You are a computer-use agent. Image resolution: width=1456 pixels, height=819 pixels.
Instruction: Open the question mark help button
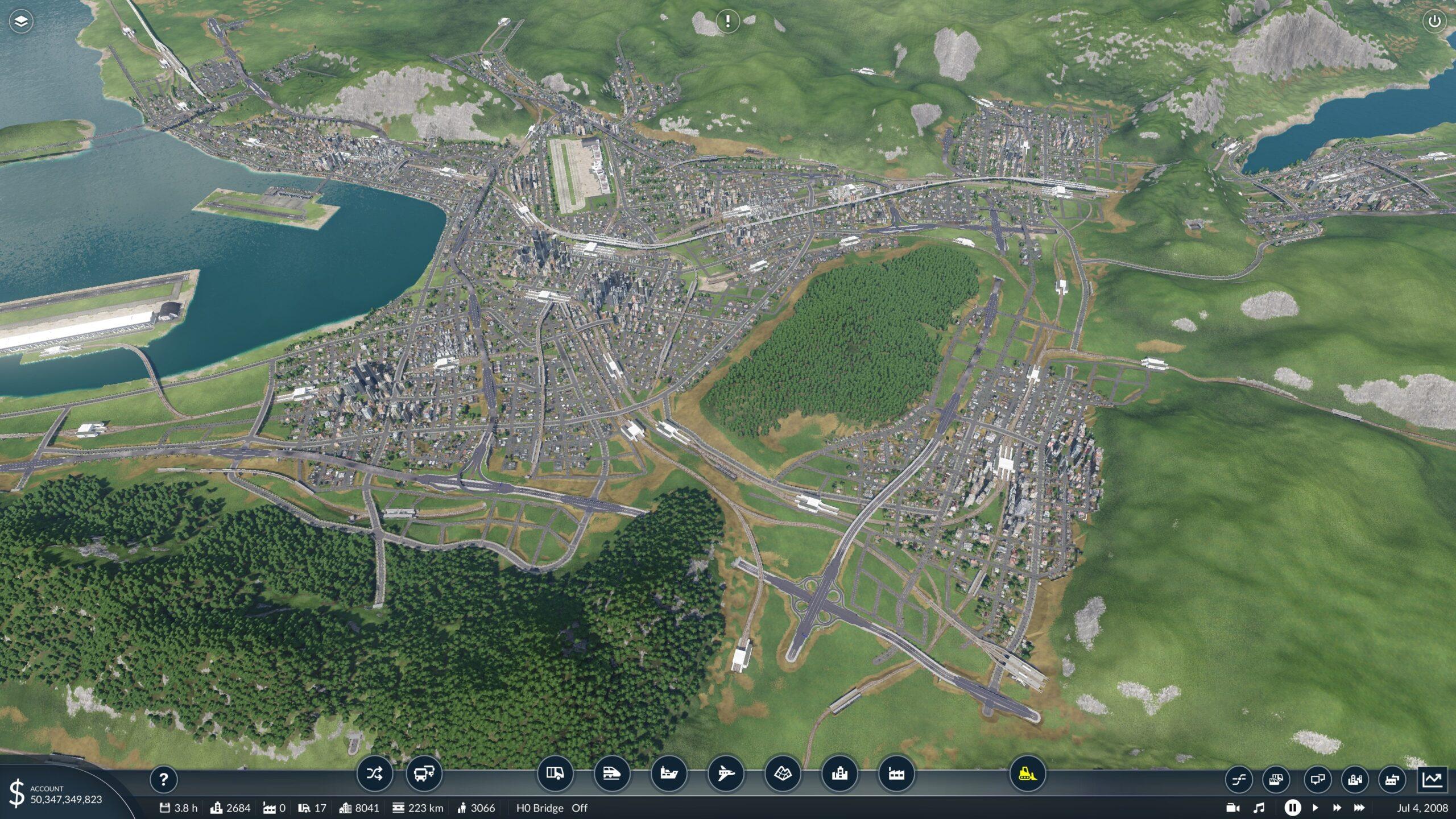pos(163,779)
